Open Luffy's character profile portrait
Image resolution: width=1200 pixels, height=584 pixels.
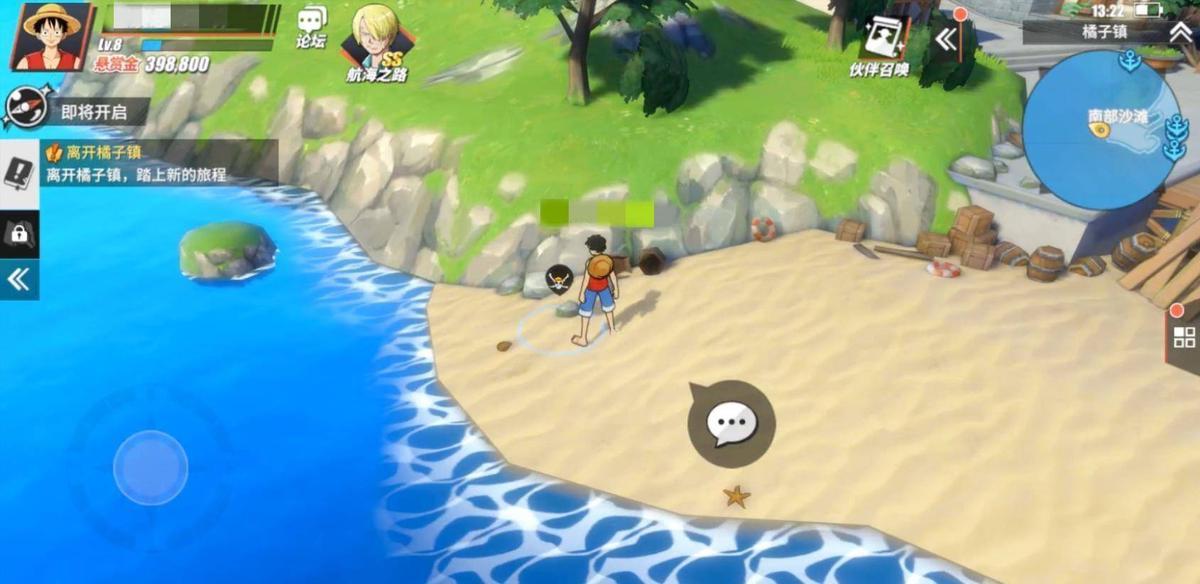tap(50, 36)
